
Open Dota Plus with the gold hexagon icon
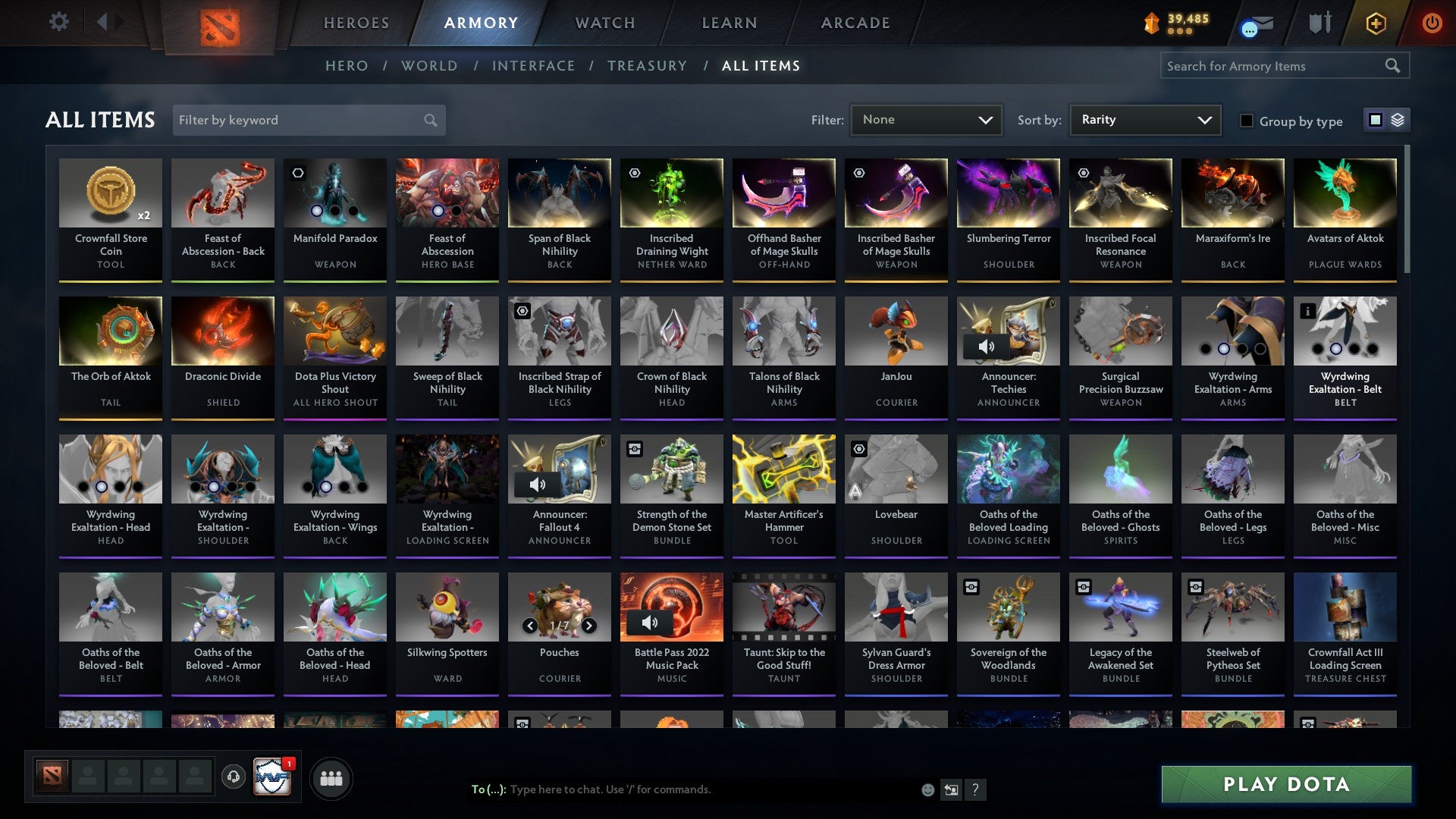click(1376, 23)
